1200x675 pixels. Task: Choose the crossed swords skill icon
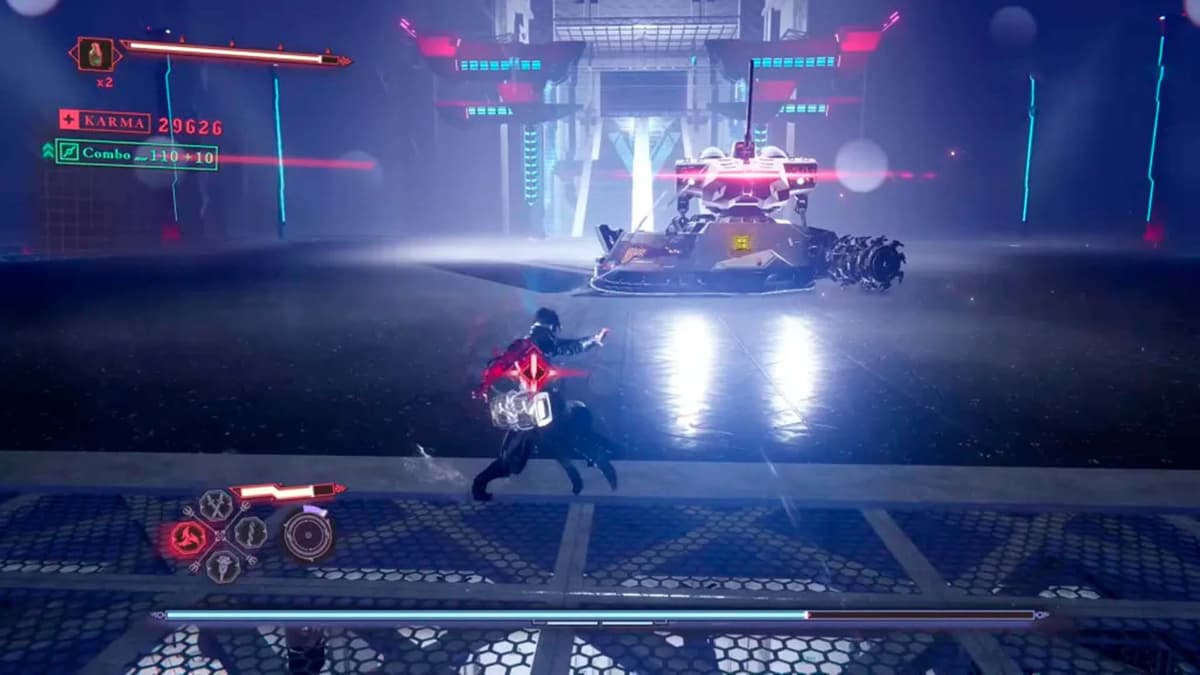216,505
